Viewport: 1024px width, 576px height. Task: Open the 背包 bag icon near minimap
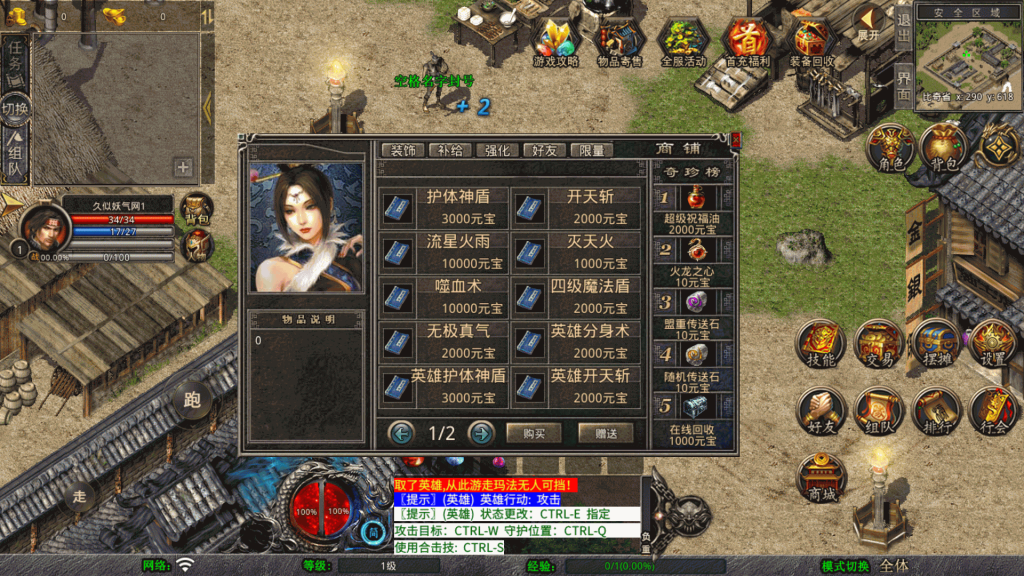[942, 148]
